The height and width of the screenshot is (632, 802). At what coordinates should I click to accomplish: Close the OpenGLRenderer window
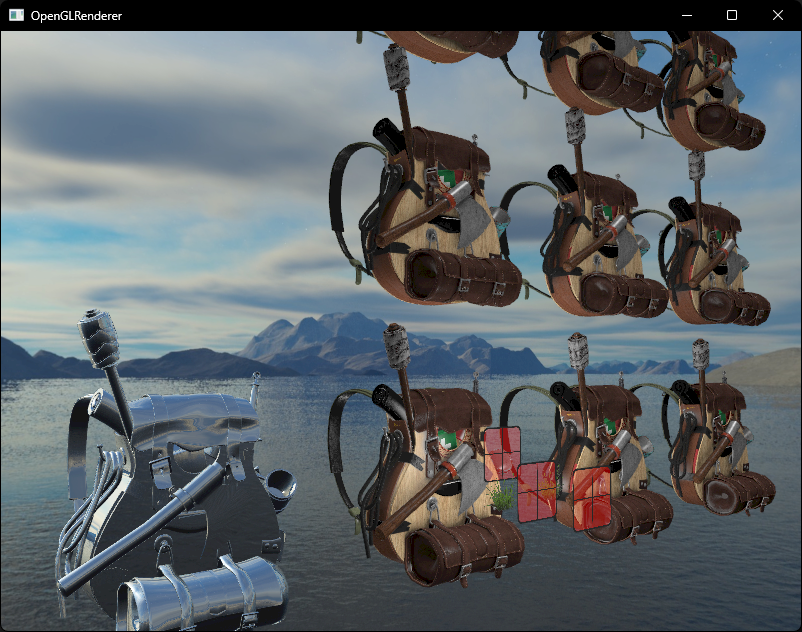click(x=778, y=15)
